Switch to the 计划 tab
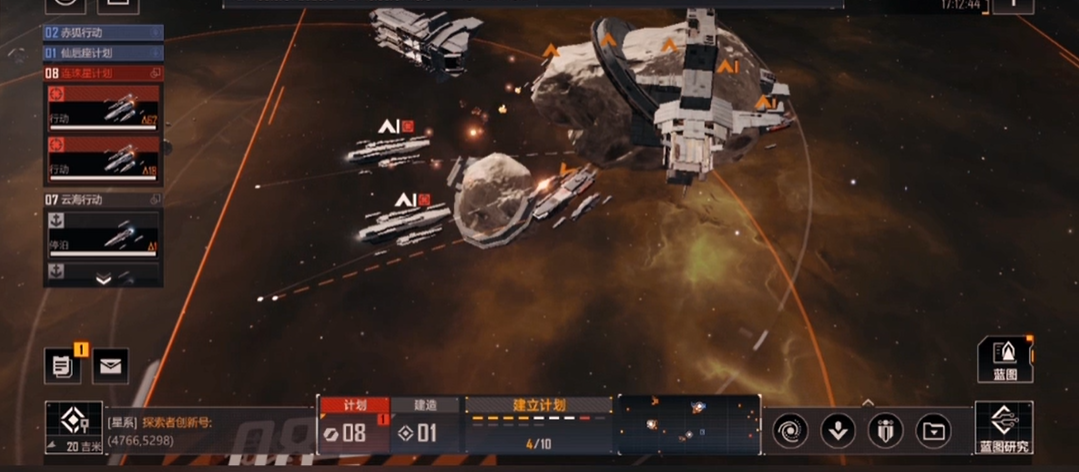1079x472 pixels. coord(354,405)
